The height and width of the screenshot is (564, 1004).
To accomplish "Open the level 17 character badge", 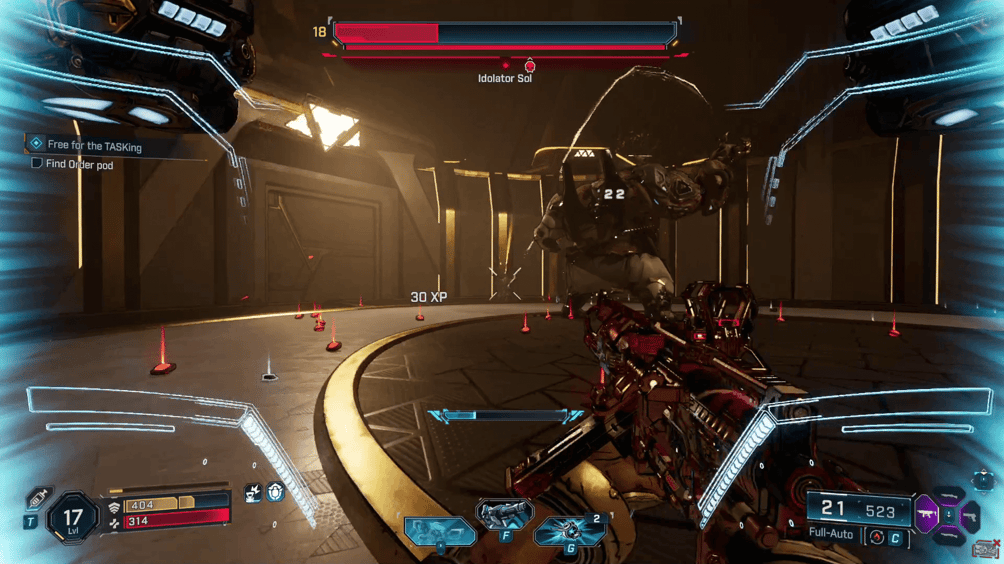I will (73, 520).
